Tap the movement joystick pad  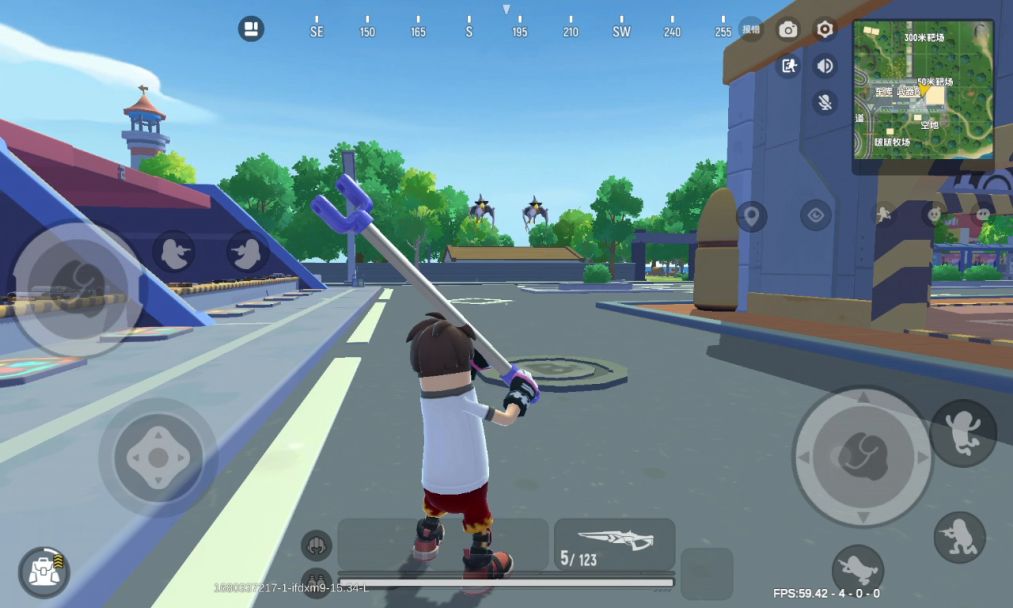pyautogui.click(x=157, y=458)
